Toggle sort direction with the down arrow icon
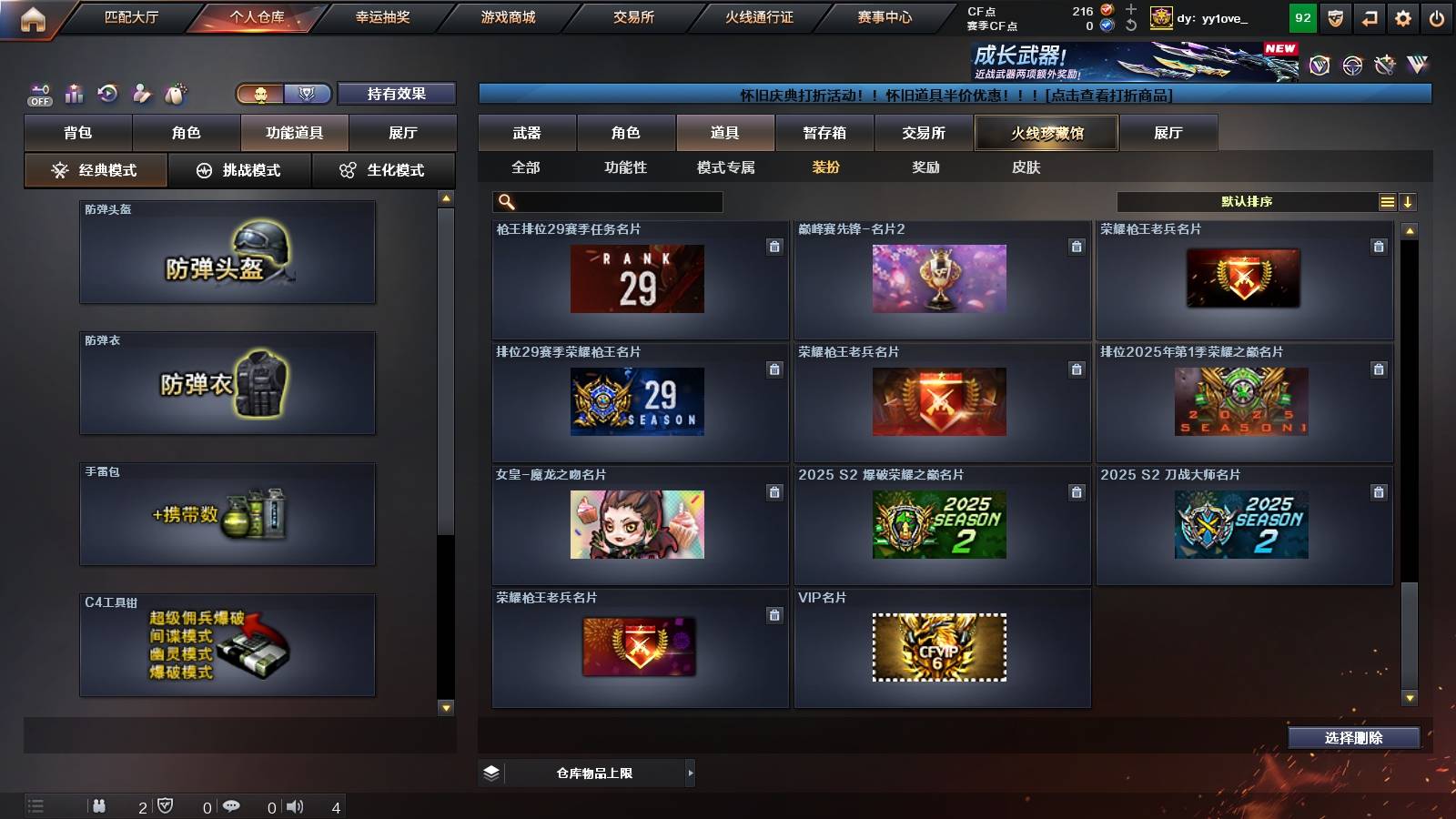 click(1409, 201)
